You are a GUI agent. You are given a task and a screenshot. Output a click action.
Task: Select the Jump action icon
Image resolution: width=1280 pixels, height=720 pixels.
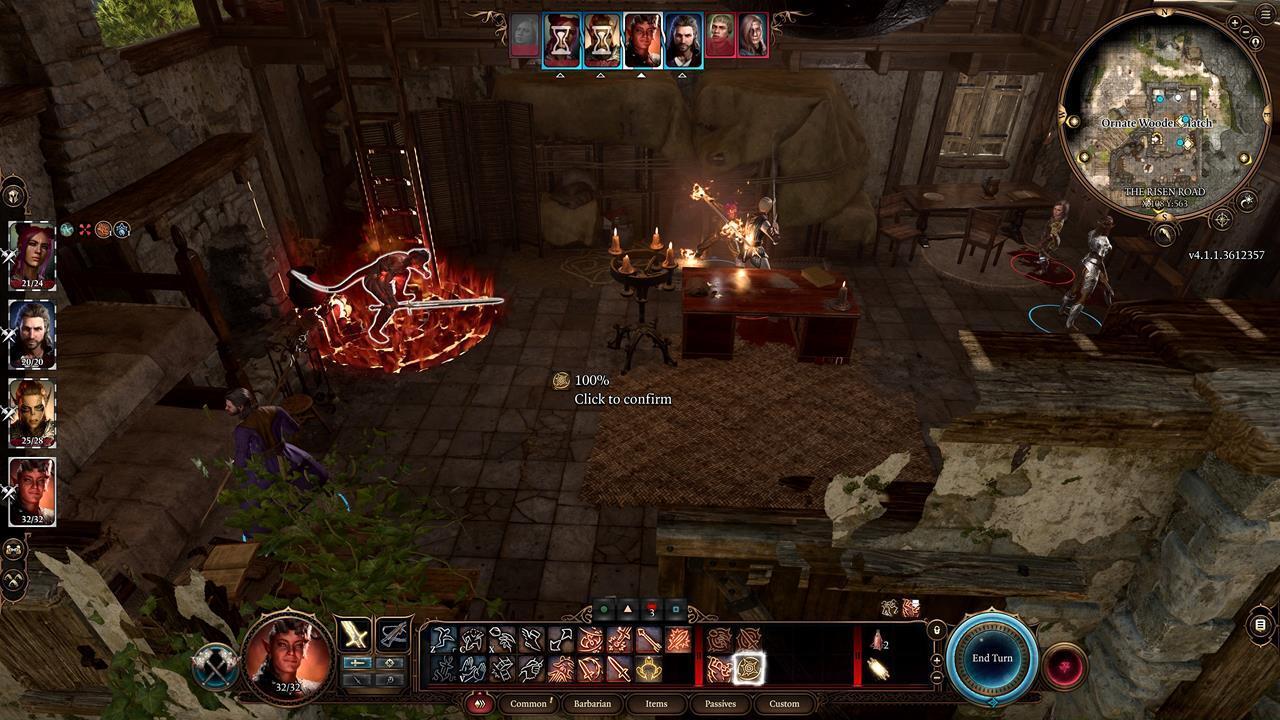pos(442,638)
